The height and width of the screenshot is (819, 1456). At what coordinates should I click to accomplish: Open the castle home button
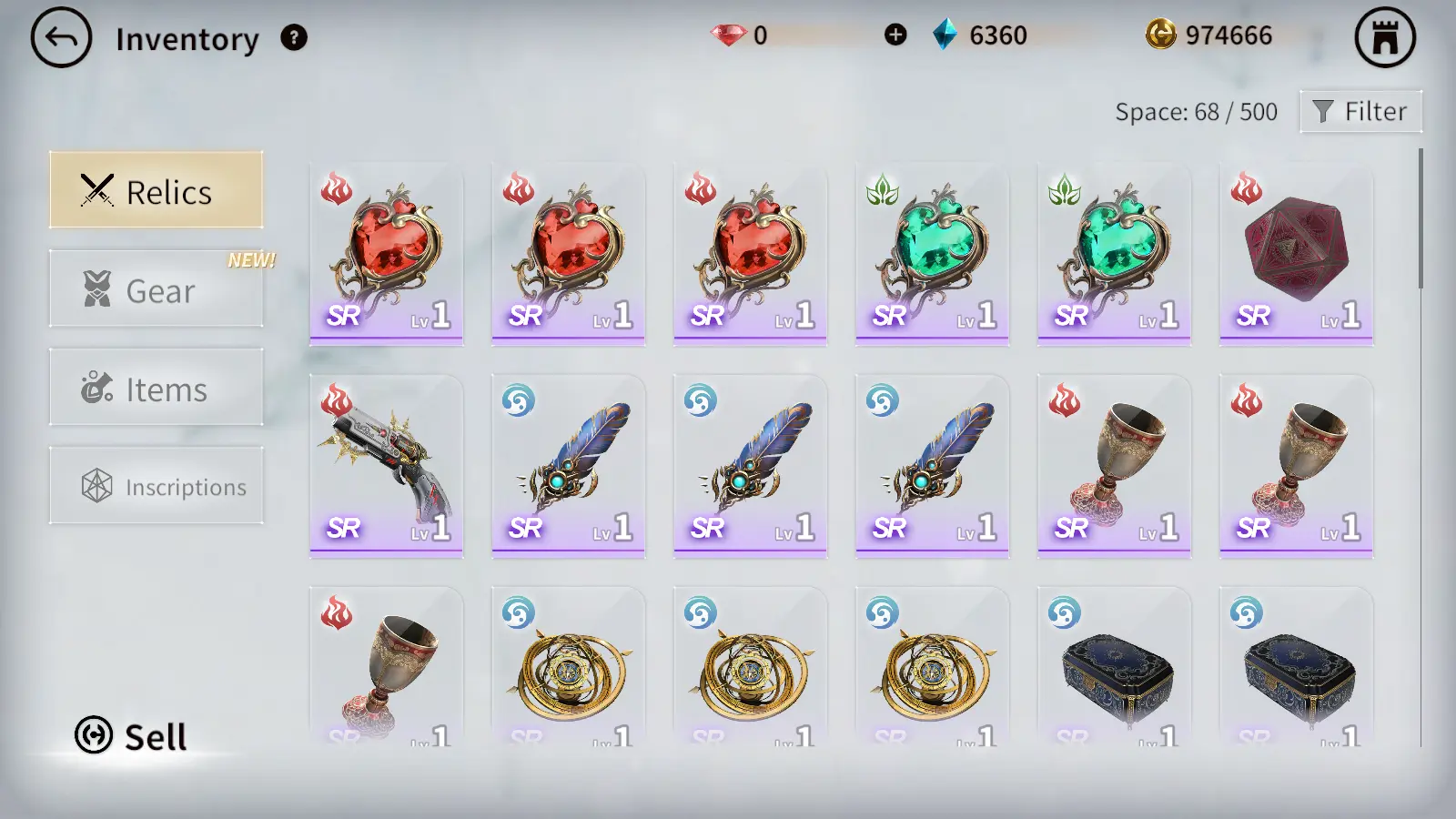(1384, 38)
